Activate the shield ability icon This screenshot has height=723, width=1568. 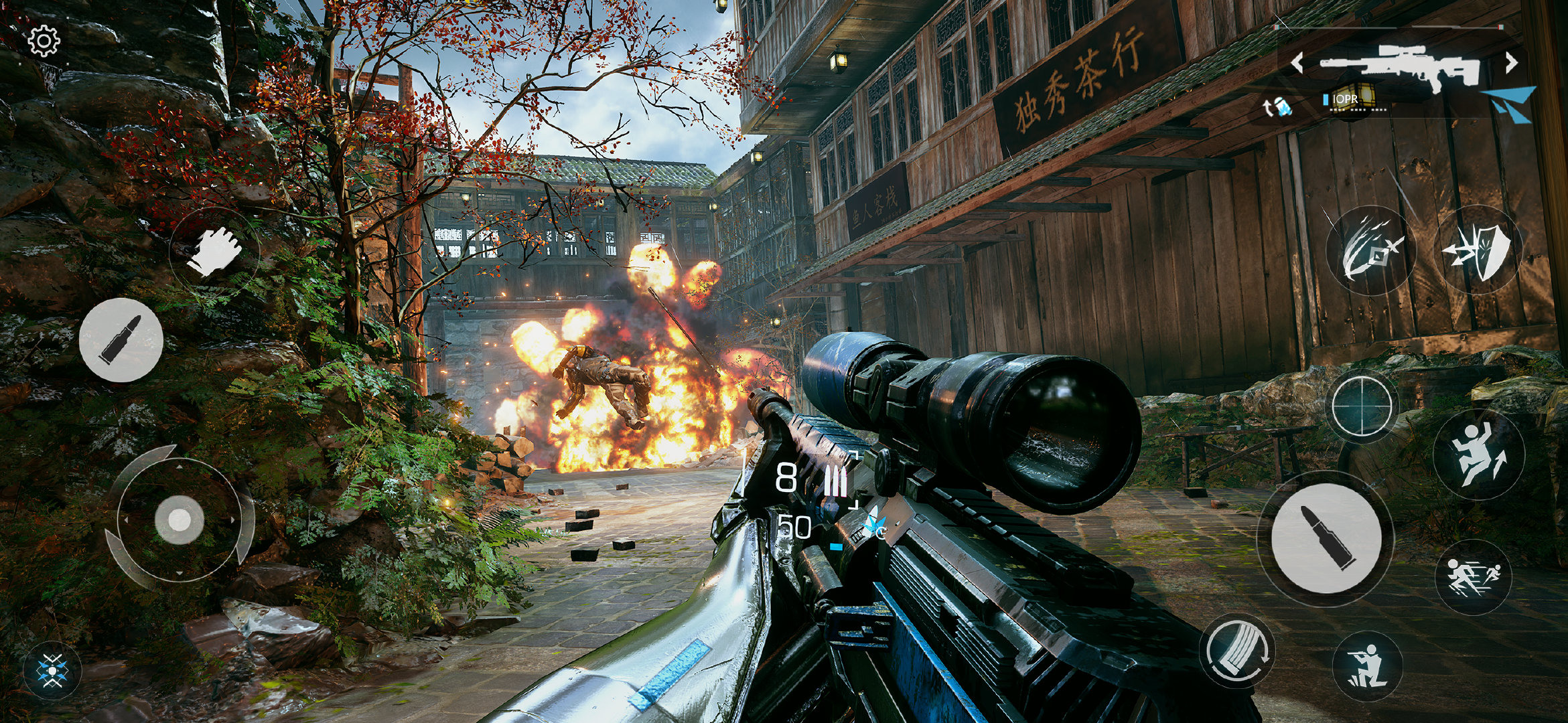click(1478, 250)
